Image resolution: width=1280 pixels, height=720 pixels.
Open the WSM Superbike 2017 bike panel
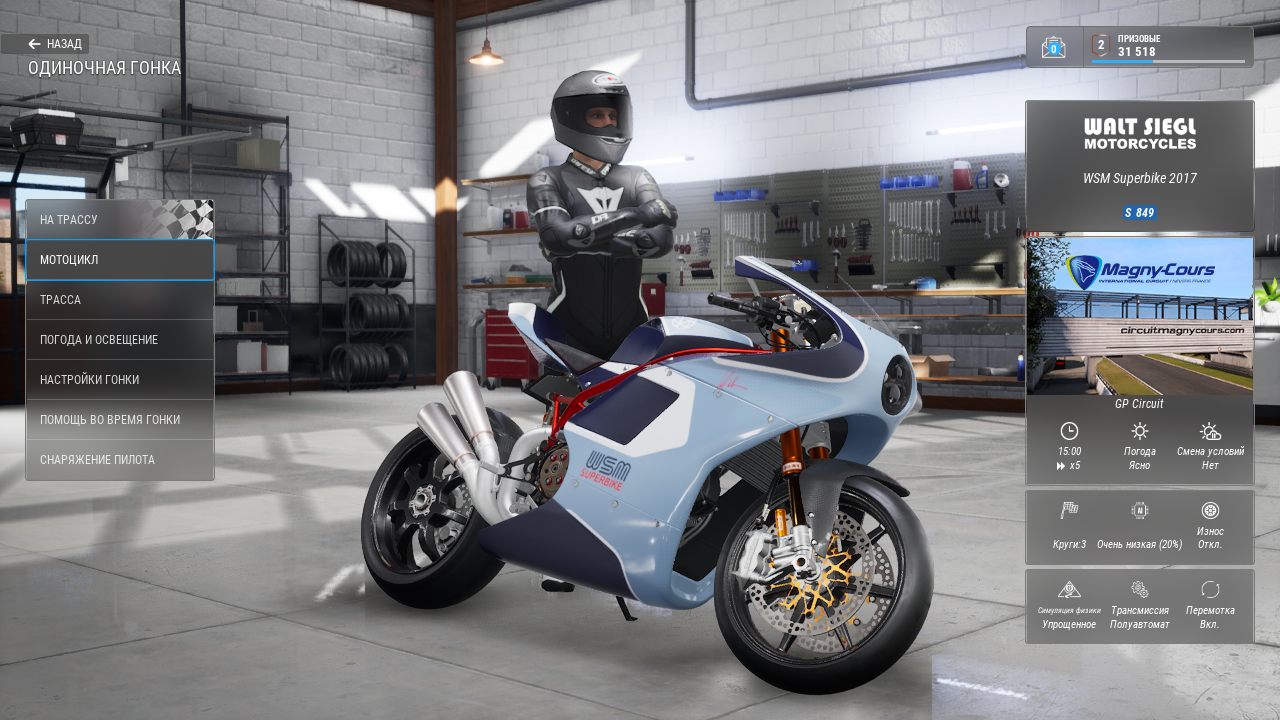[x=1139, y=166]
